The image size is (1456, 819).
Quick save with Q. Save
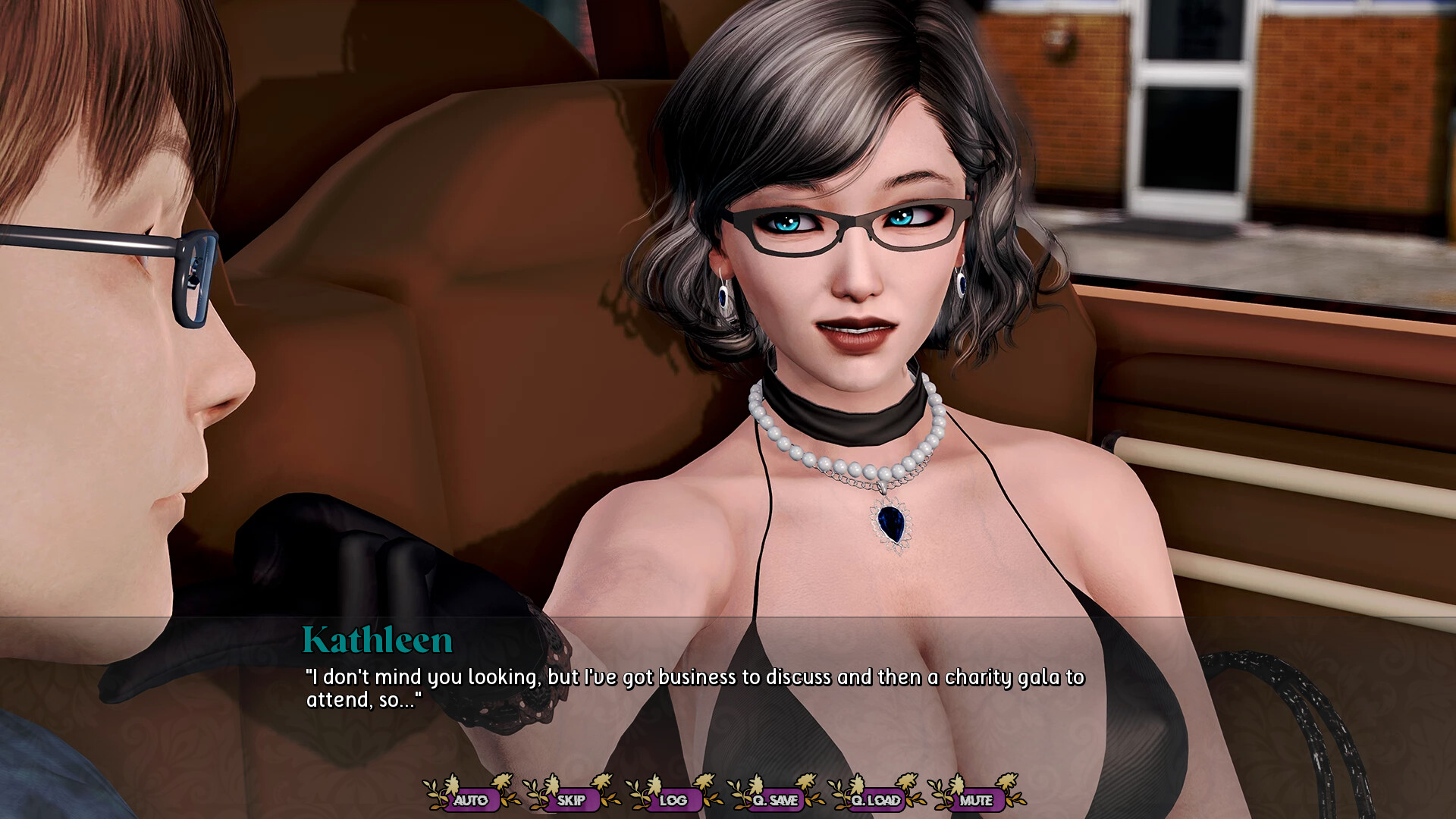(775, 799)
